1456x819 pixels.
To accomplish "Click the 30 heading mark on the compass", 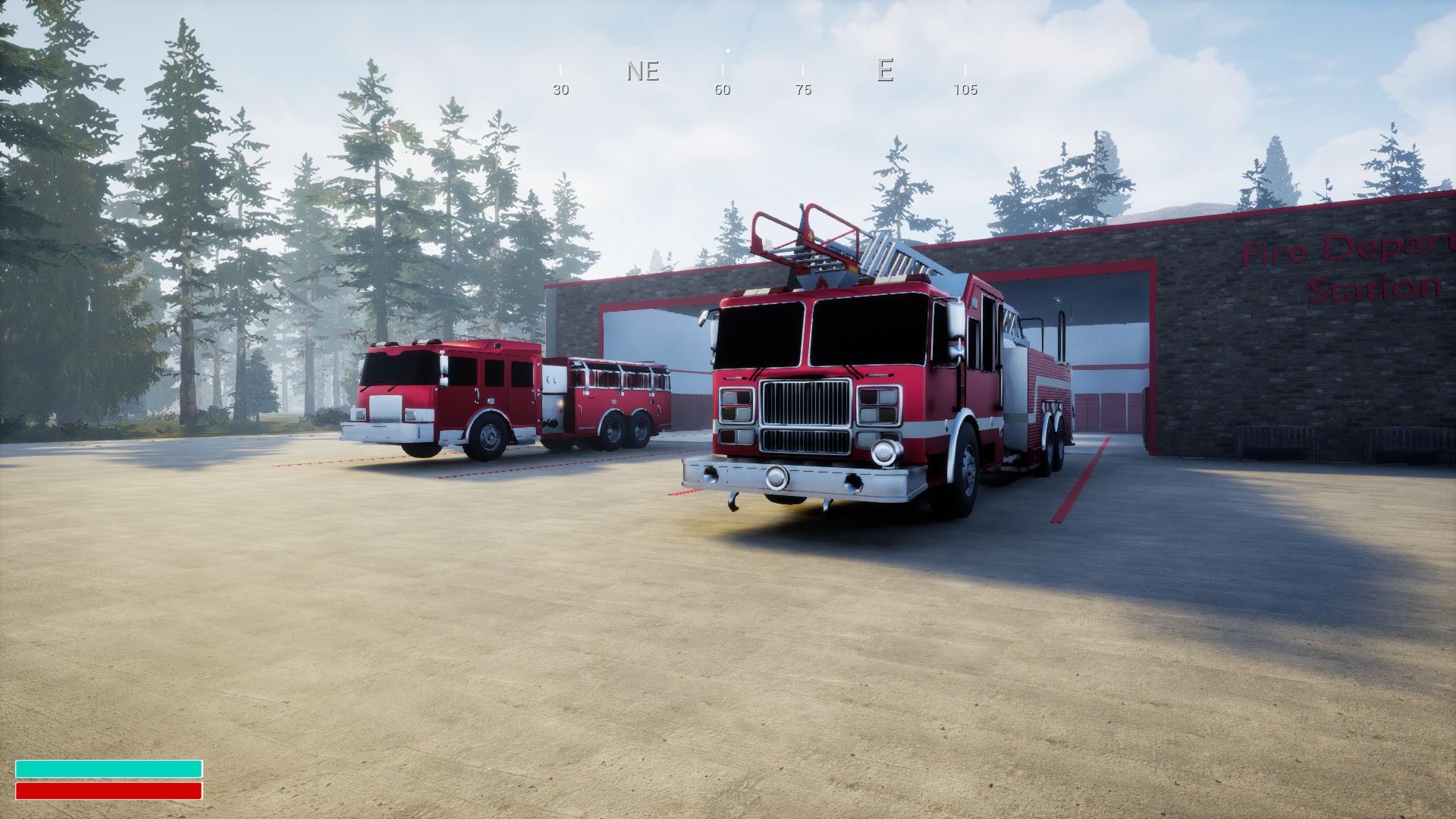I will (560, 90).
